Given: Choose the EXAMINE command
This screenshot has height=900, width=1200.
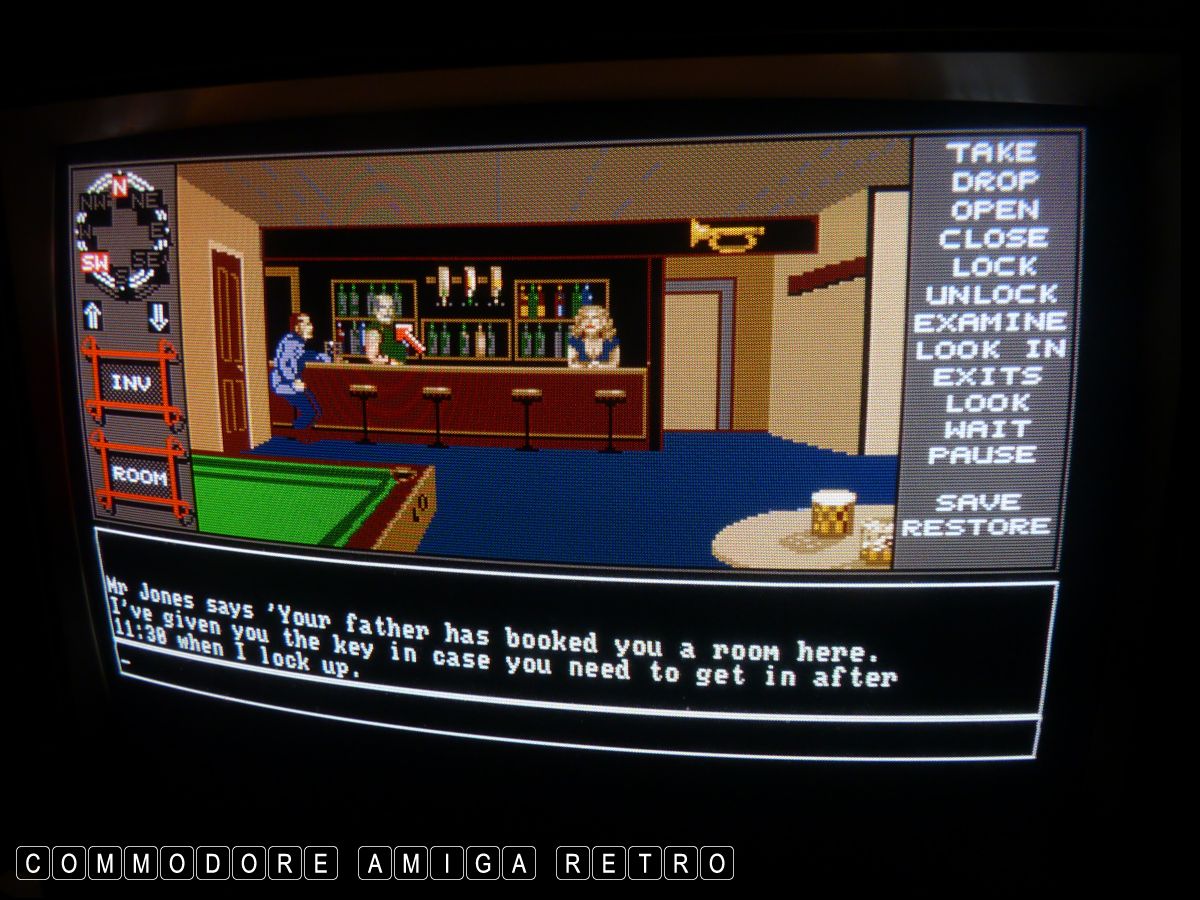Looking at the screenshot, I should click(x=990, y=323).
